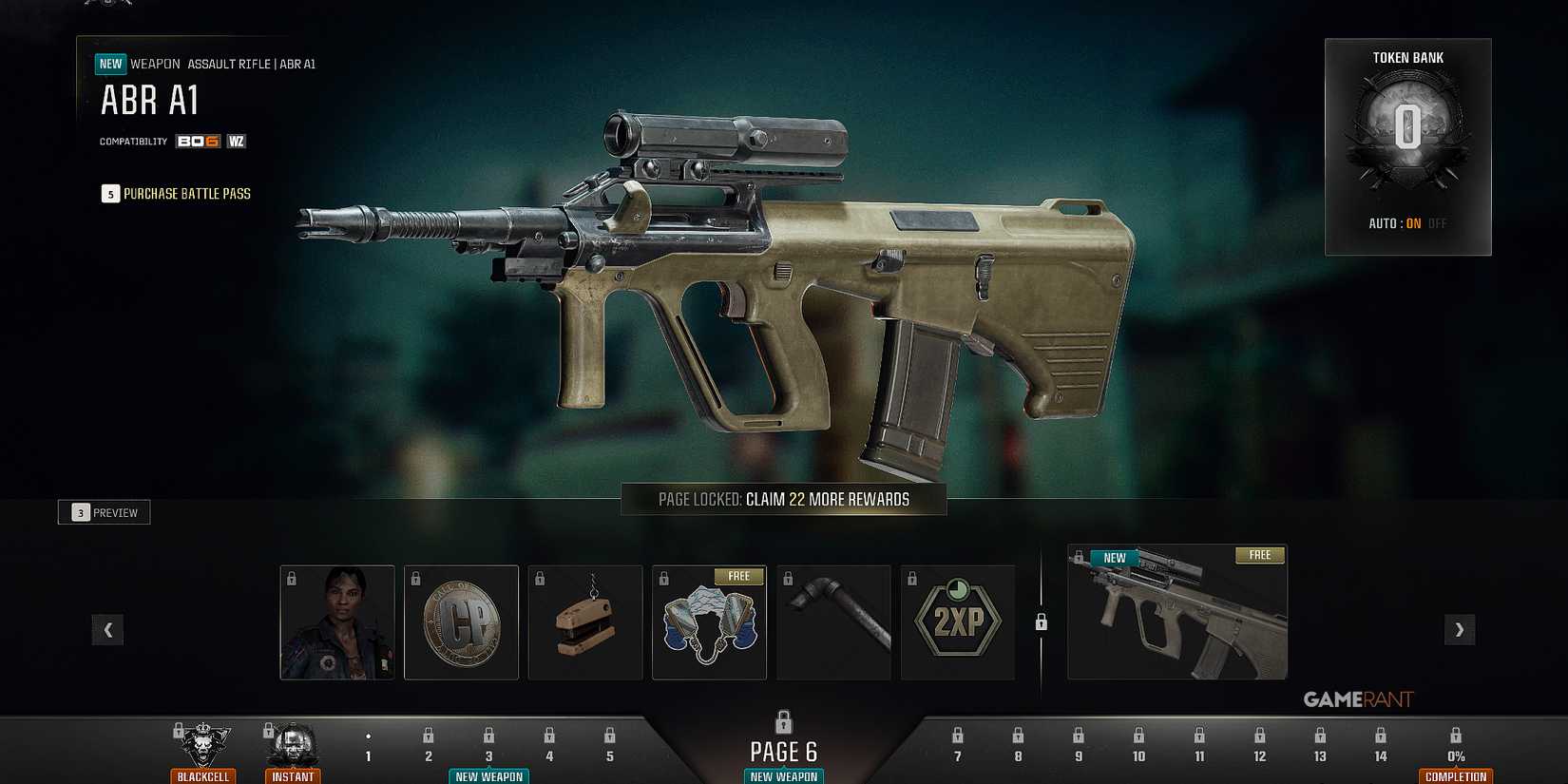Screen dimensions: 1568x784
Task: Select the CP currency reward tile
Action: click(461, 622)
